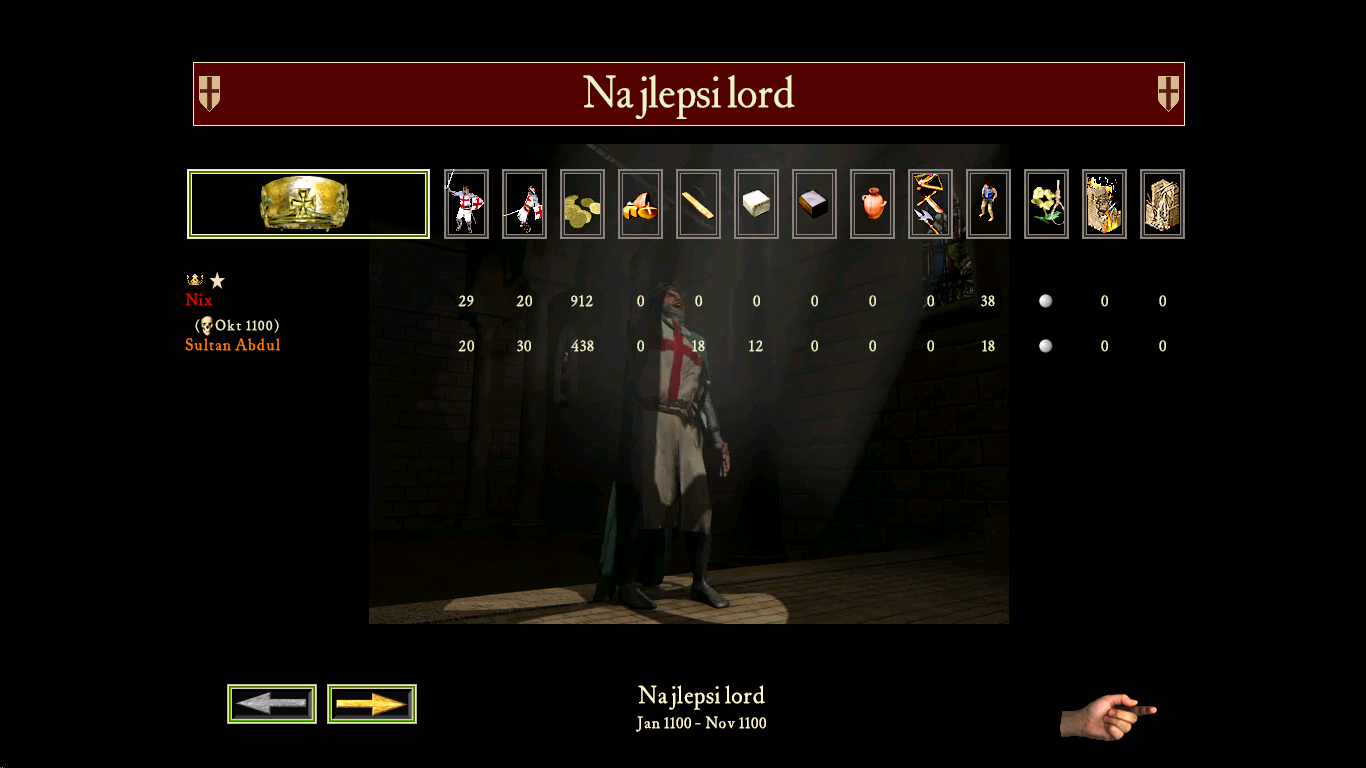Select the white stone block icon
Screen dimensions: 1366x768
756,204
